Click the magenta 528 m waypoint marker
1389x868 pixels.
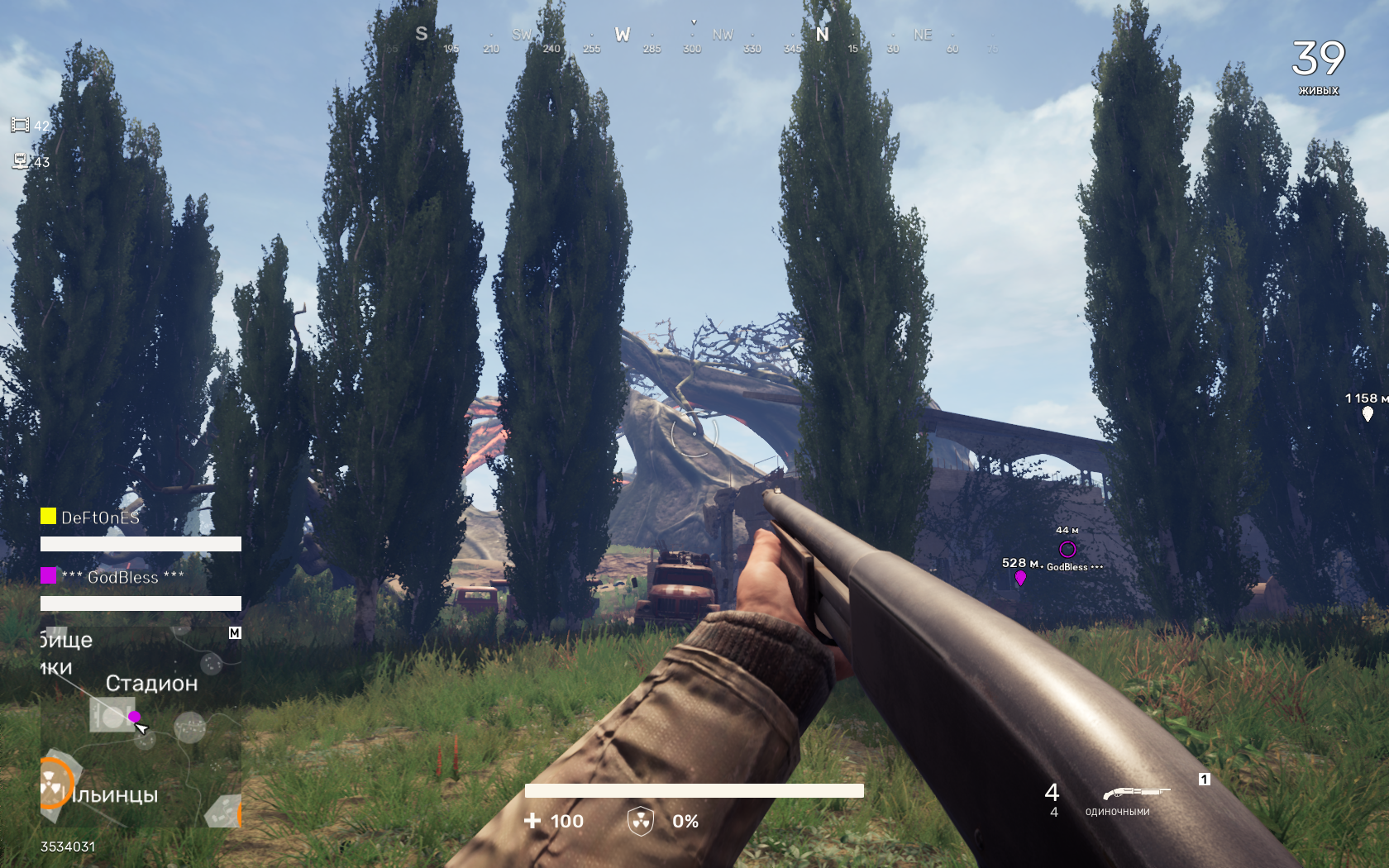point(1020,578)
